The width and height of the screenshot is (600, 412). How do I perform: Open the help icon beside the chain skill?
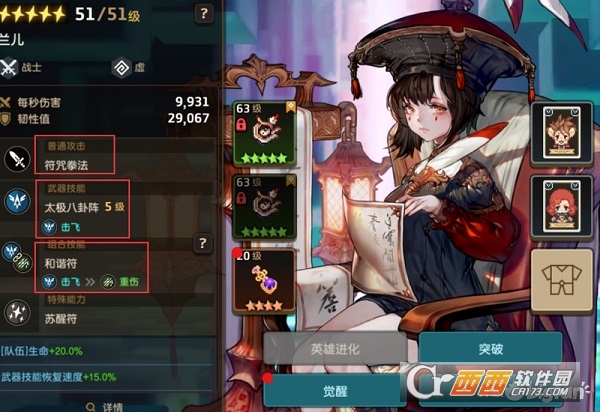pyautogui.click(x=203, y=244)
